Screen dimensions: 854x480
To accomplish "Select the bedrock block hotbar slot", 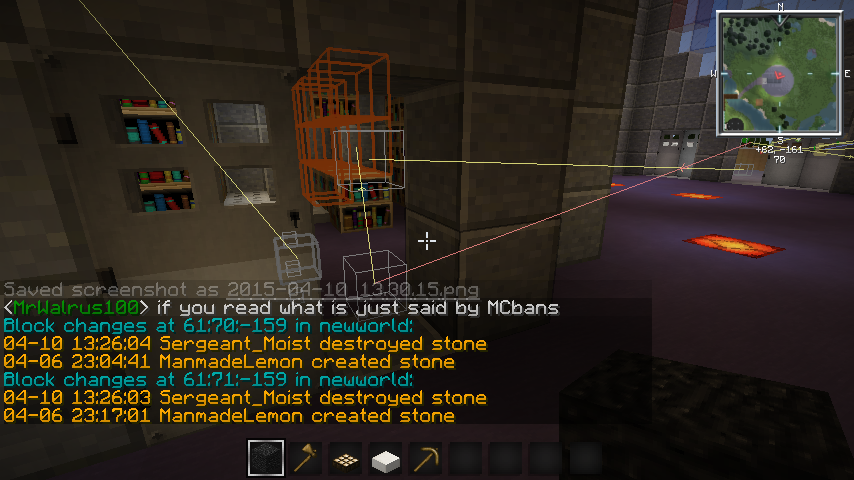I will (266, 459).
